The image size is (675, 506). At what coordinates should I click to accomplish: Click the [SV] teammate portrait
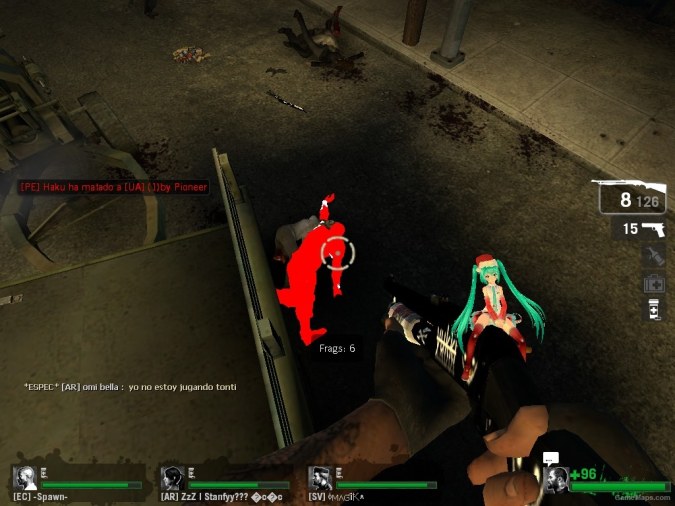tap(320, 478)
